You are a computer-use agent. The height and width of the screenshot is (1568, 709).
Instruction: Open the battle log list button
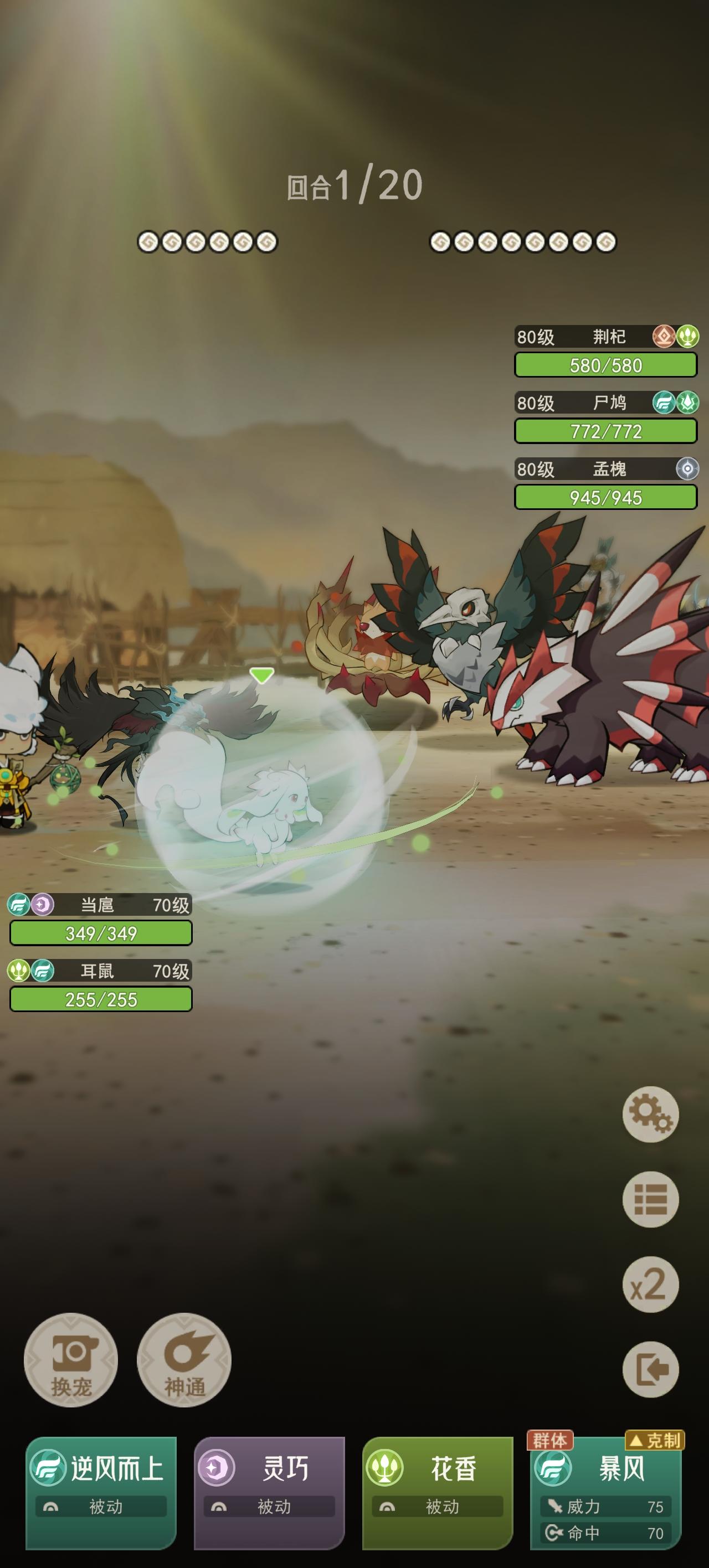[x=650, y=1199]
